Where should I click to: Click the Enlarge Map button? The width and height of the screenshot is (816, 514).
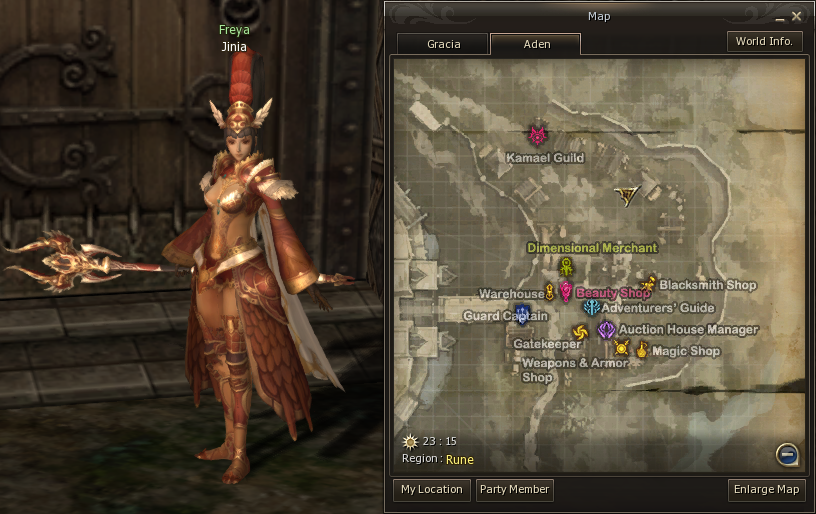point(767,490)
